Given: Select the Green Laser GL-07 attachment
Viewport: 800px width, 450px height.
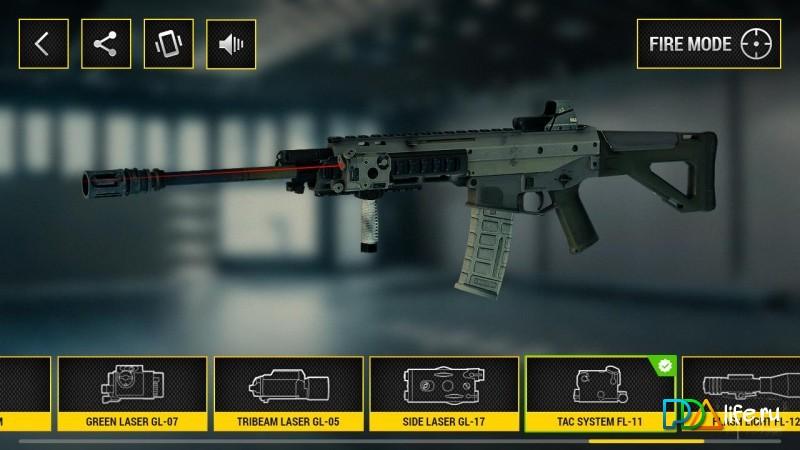Looking at the screenshot, I should tap(132, 394).
